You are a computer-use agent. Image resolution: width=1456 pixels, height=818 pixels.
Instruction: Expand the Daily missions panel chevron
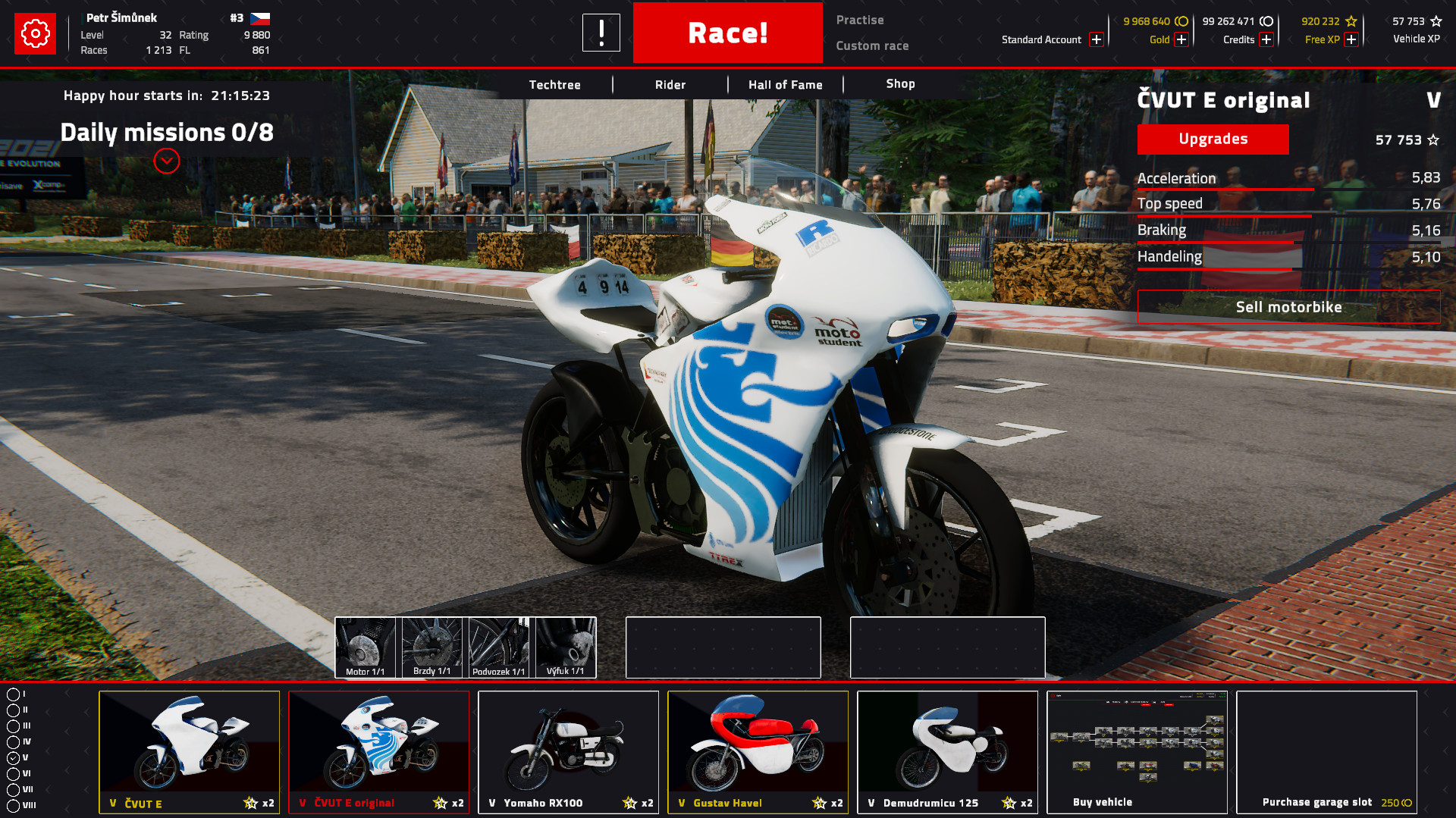(x=167, y=161)
